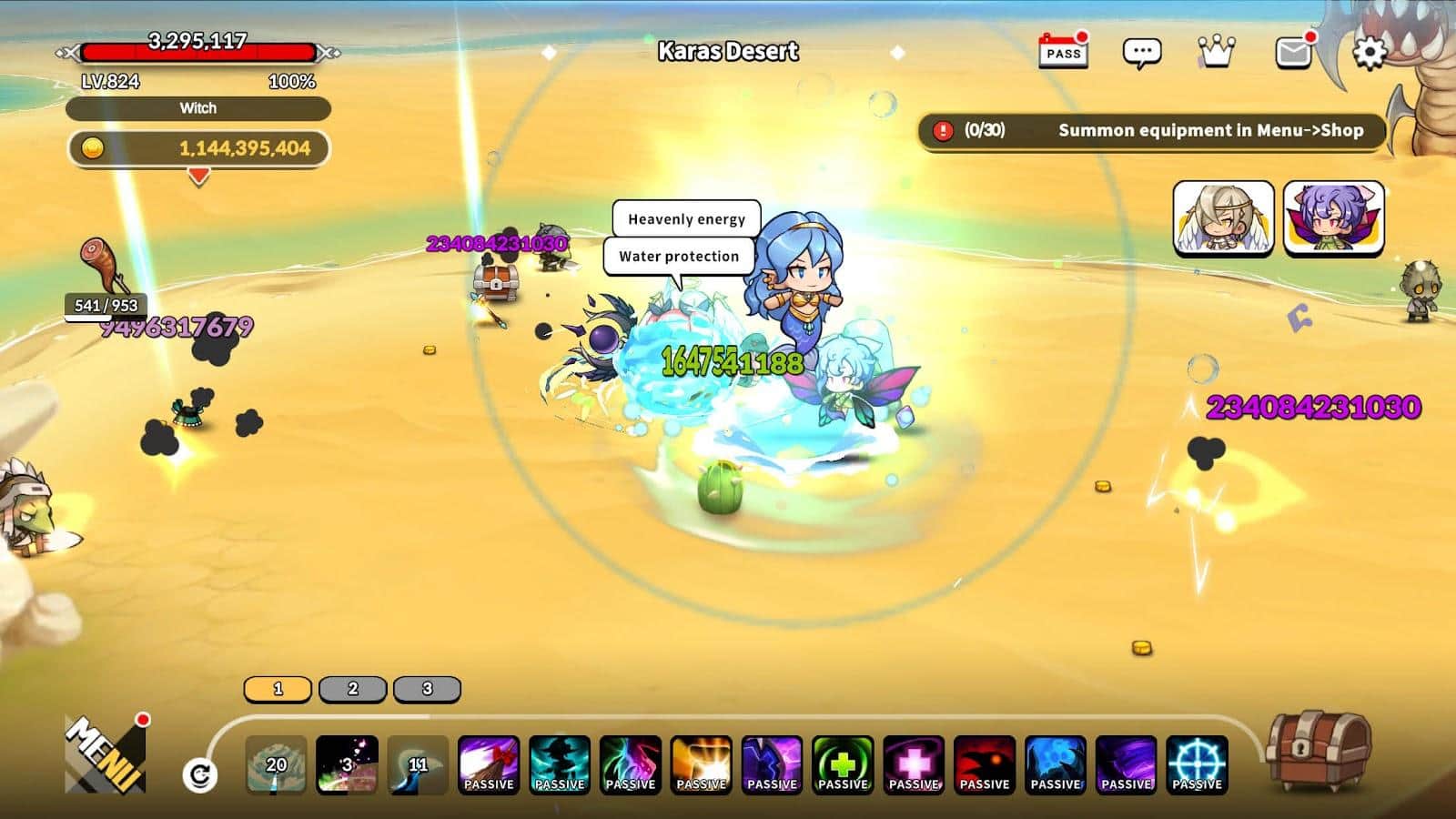The image size is (1456, 819).
Task: Open the gear settings menu
Action: pyautogui.click(x=1370, y=53)
